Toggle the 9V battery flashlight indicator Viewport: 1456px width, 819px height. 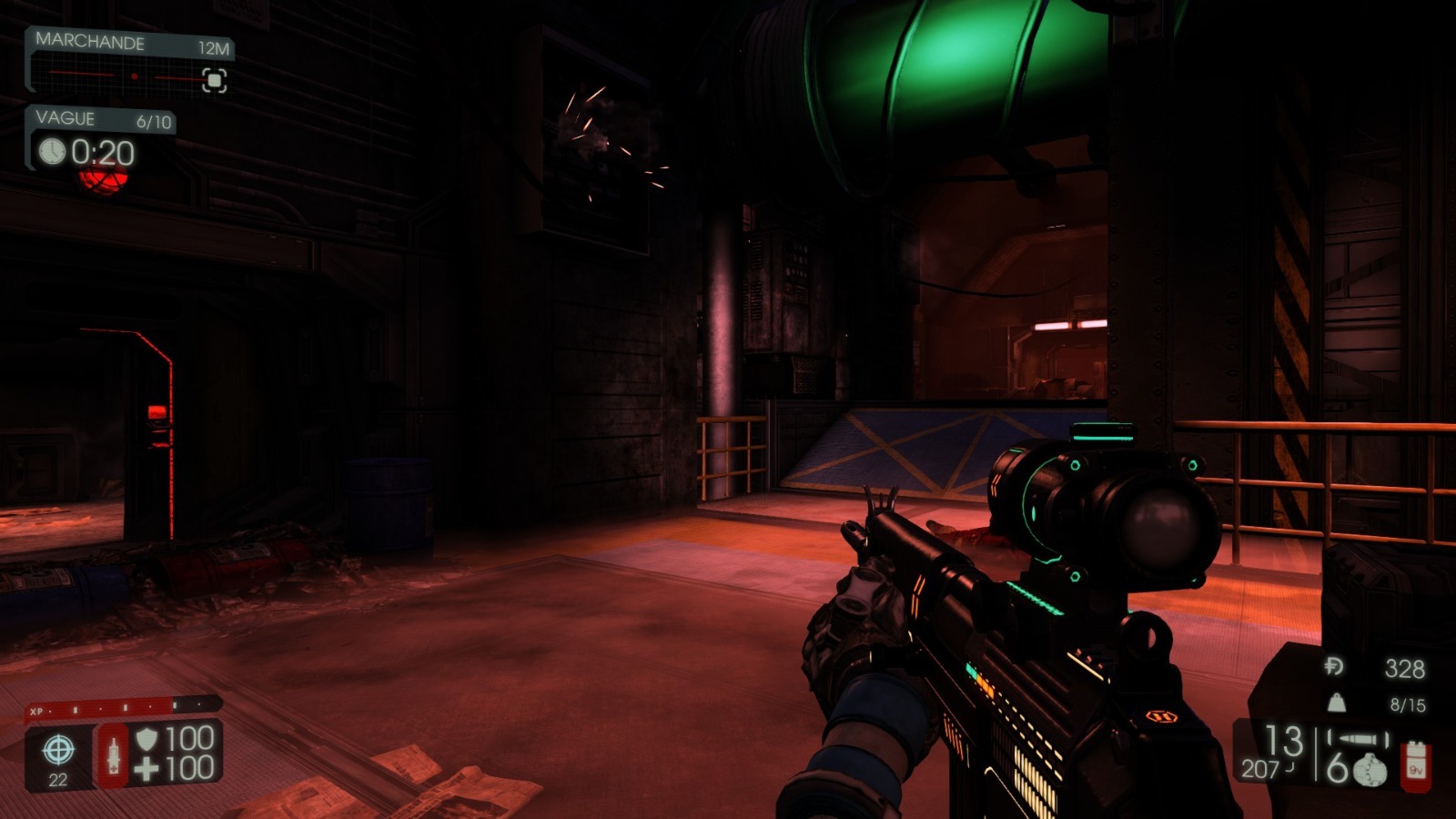pos(1415,766)
